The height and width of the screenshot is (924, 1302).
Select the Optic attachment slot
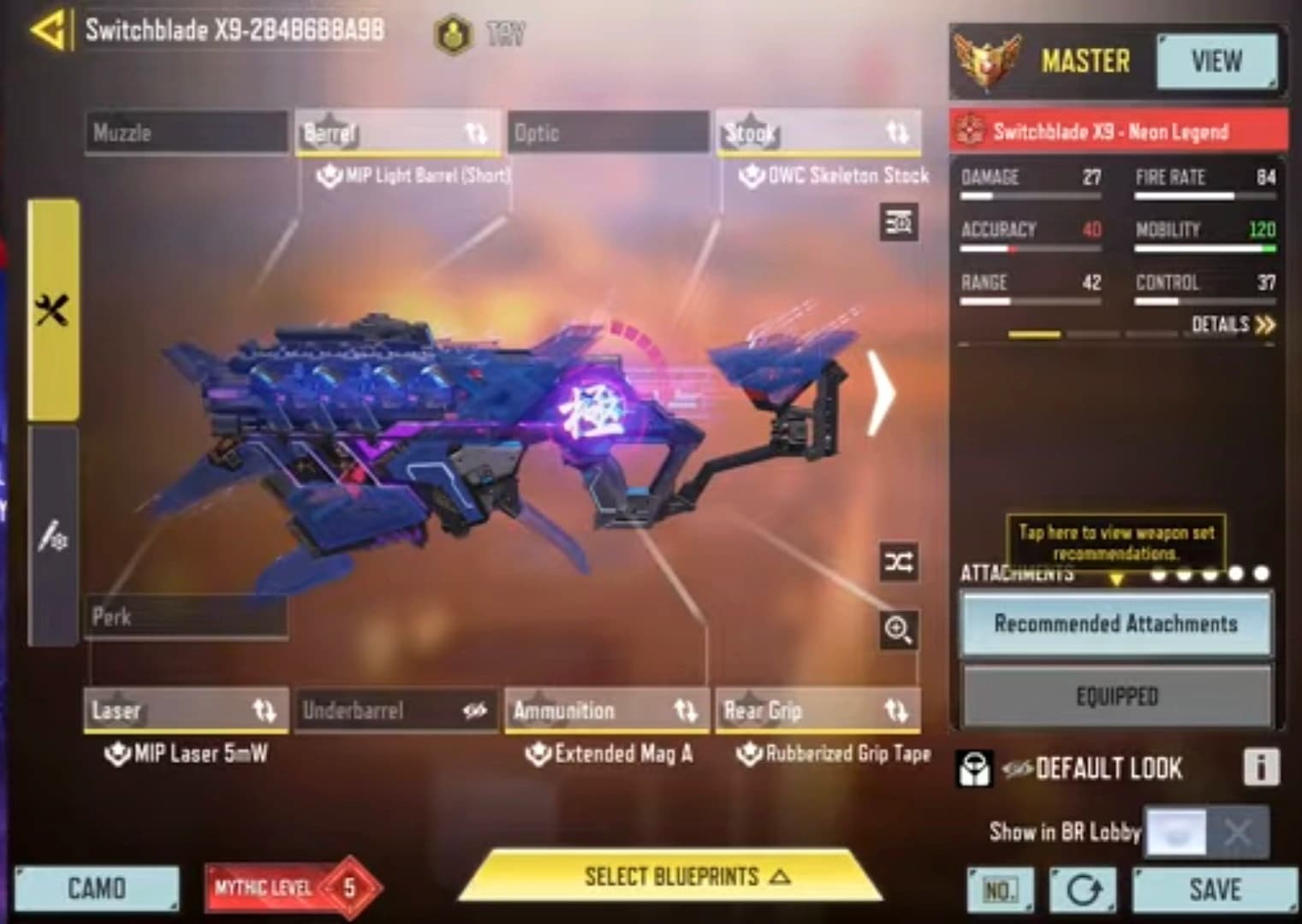pos(608,133)
